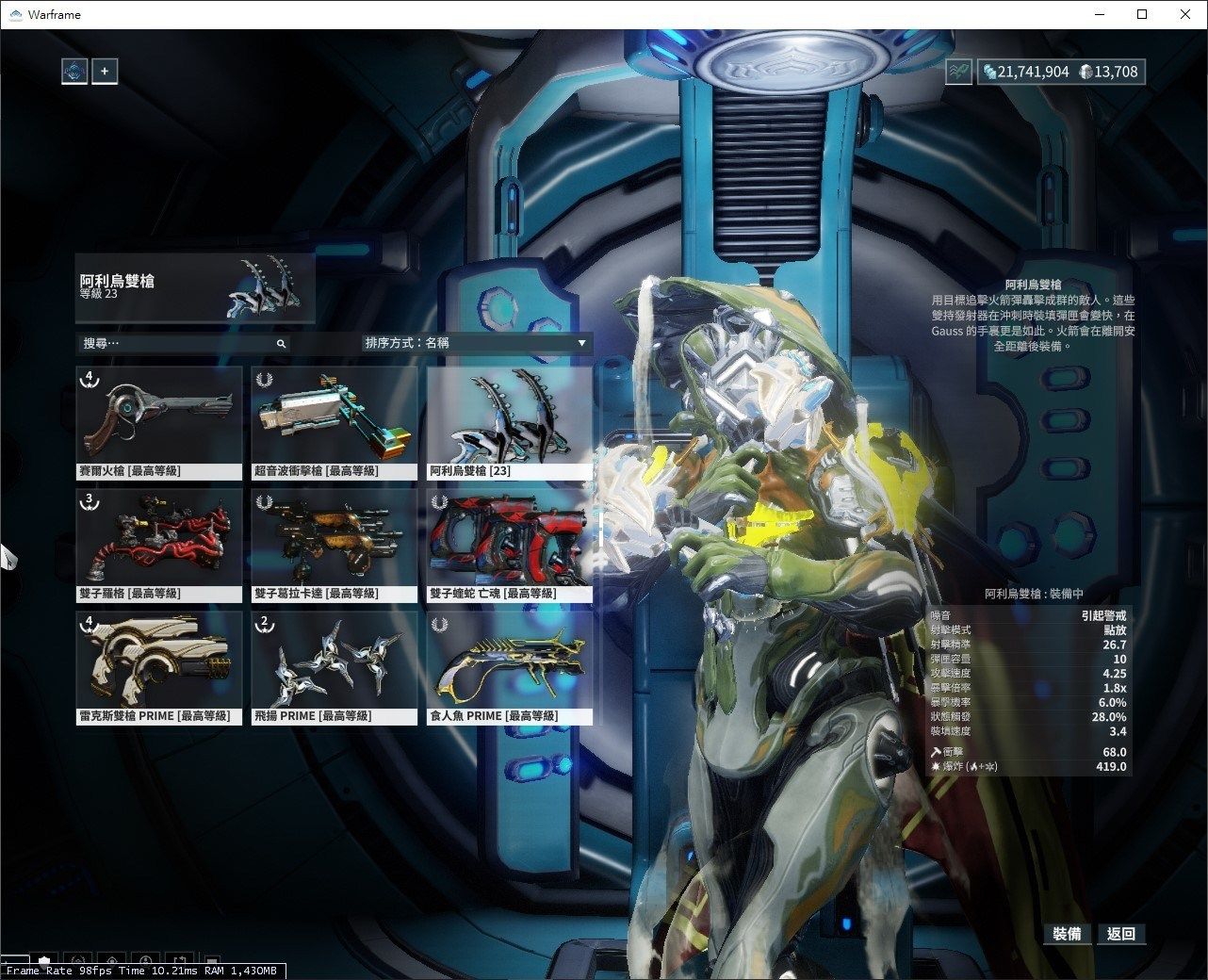Open the player profile avatar icon
This screenshot has width=1208, height=980.
74,71
